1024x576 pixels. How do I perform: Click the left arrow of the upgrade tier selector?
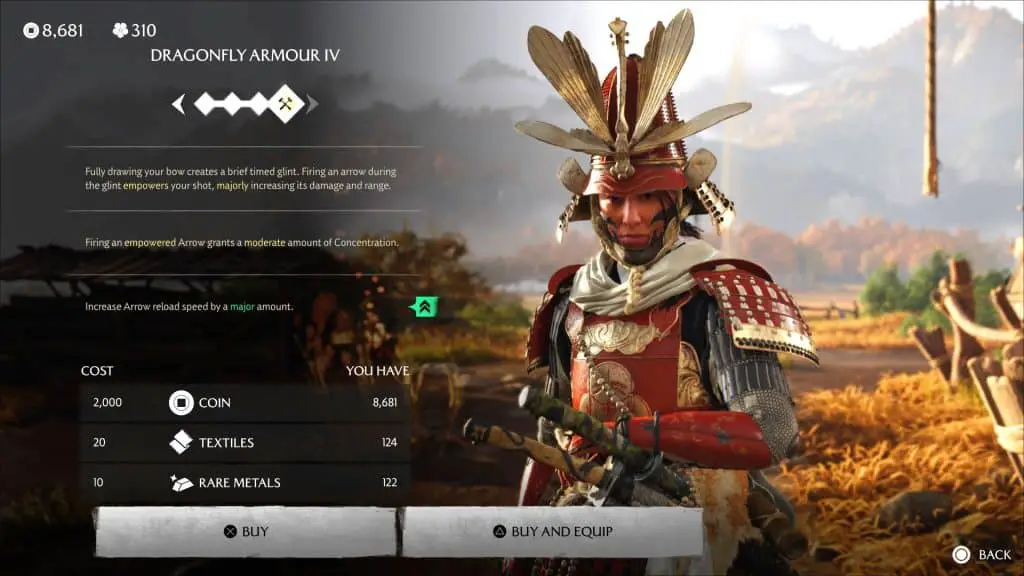179,103
